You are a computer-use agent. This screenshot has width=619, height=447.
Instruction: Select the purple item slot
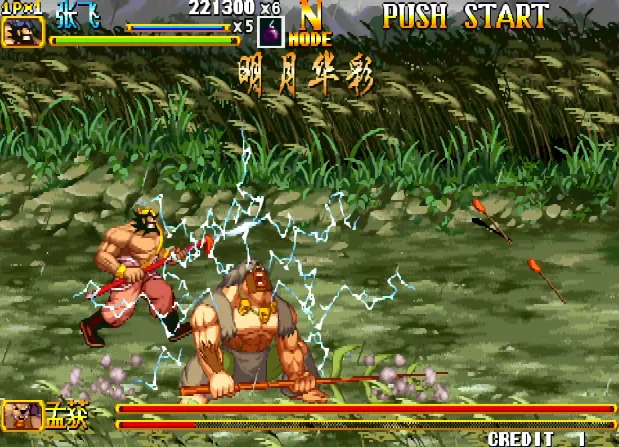[272, 32]
